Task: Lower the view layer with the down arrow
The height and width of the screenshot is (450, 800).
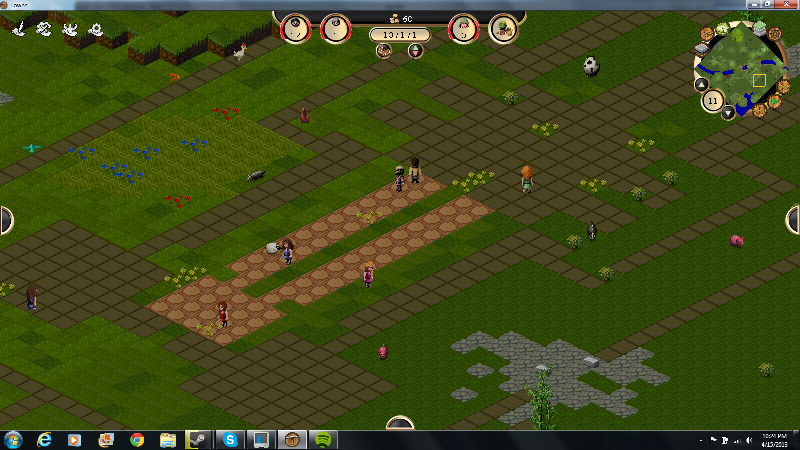Action: coord(728,113)
